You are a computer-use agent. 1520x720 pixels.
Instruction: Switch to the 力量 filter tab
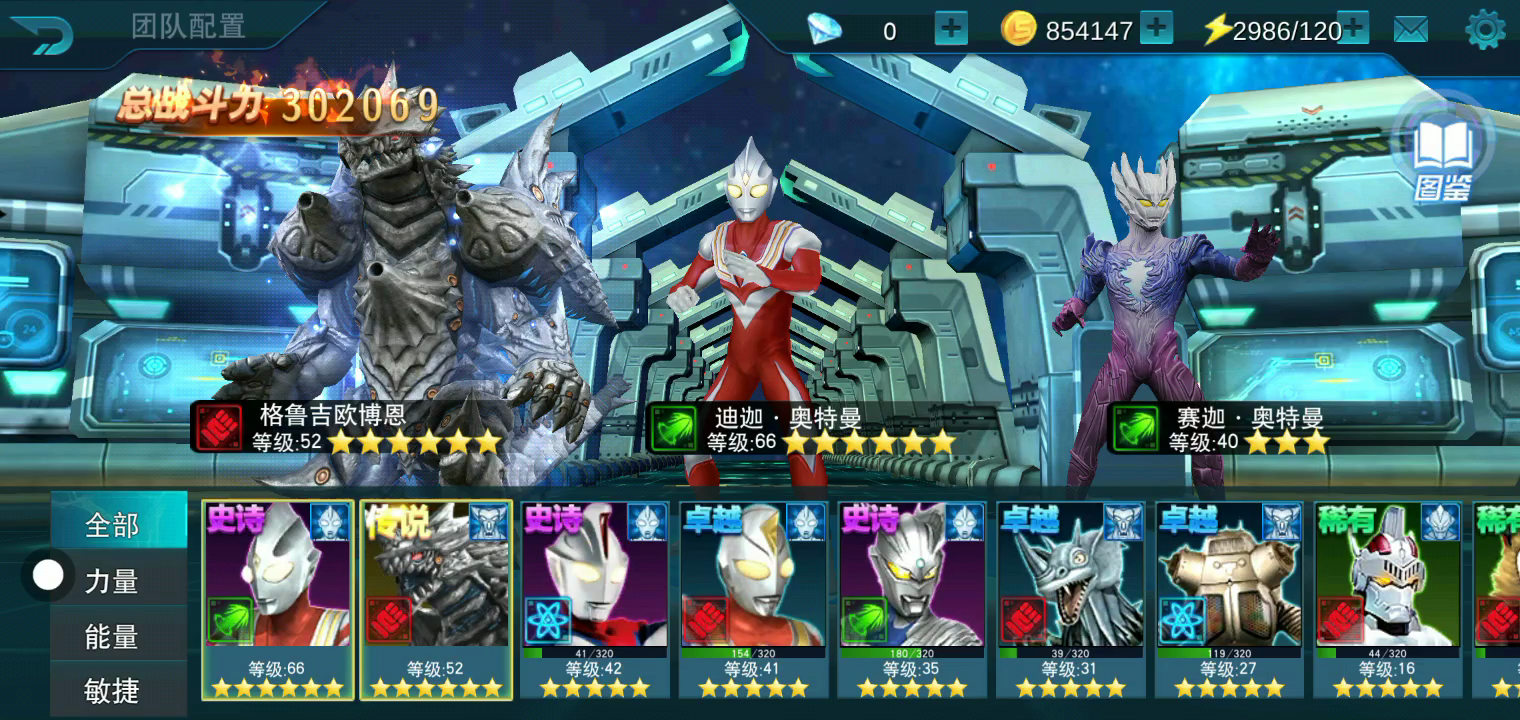pos(112,581)
